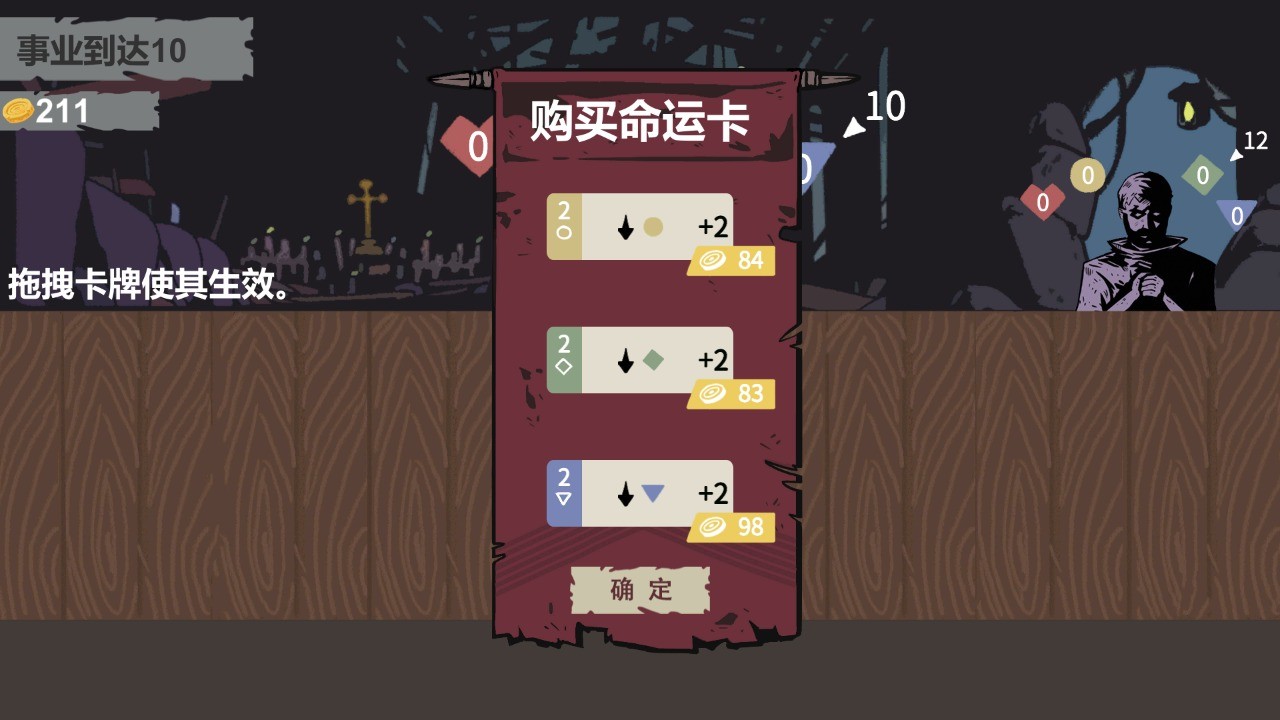Click the red diamond stat icon near the character

tap(1042, 200)
